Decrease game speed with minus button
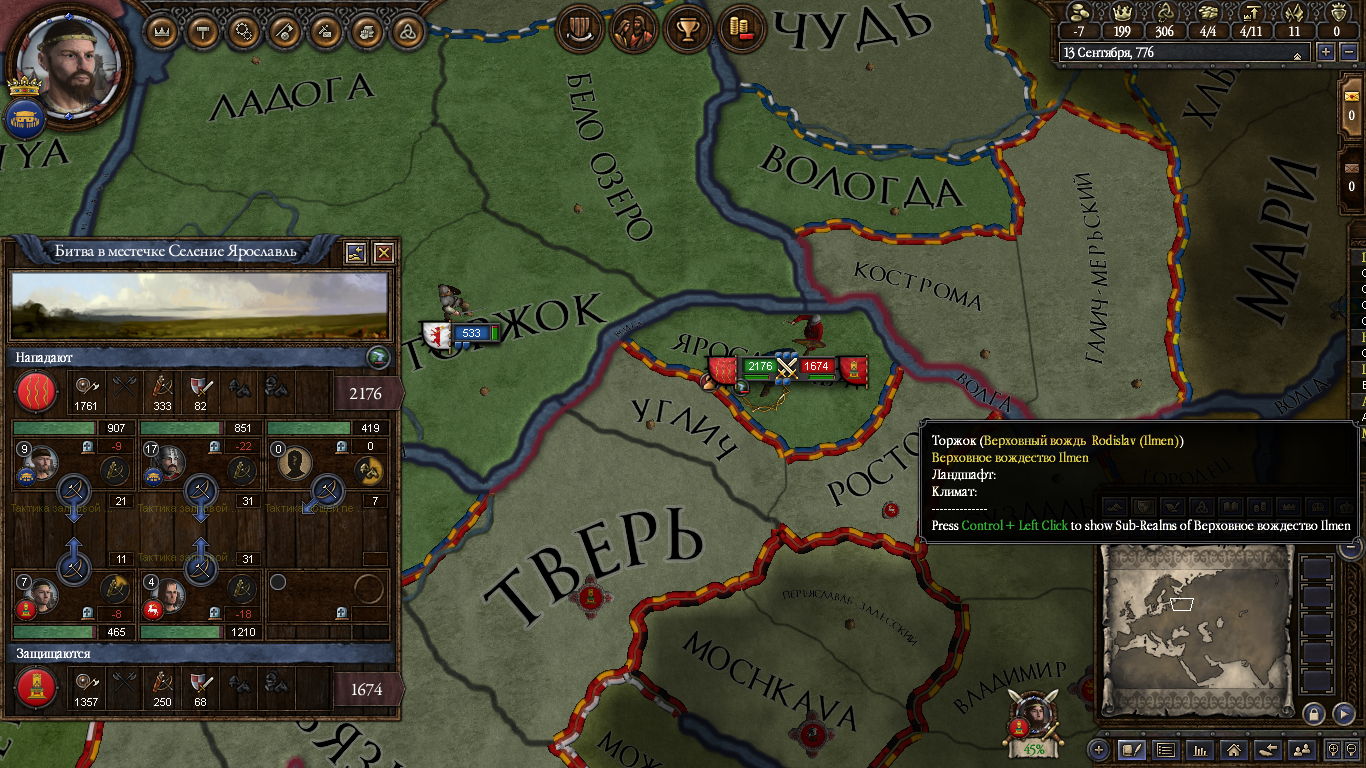The image size is (1366, 768). (1348, 52)
